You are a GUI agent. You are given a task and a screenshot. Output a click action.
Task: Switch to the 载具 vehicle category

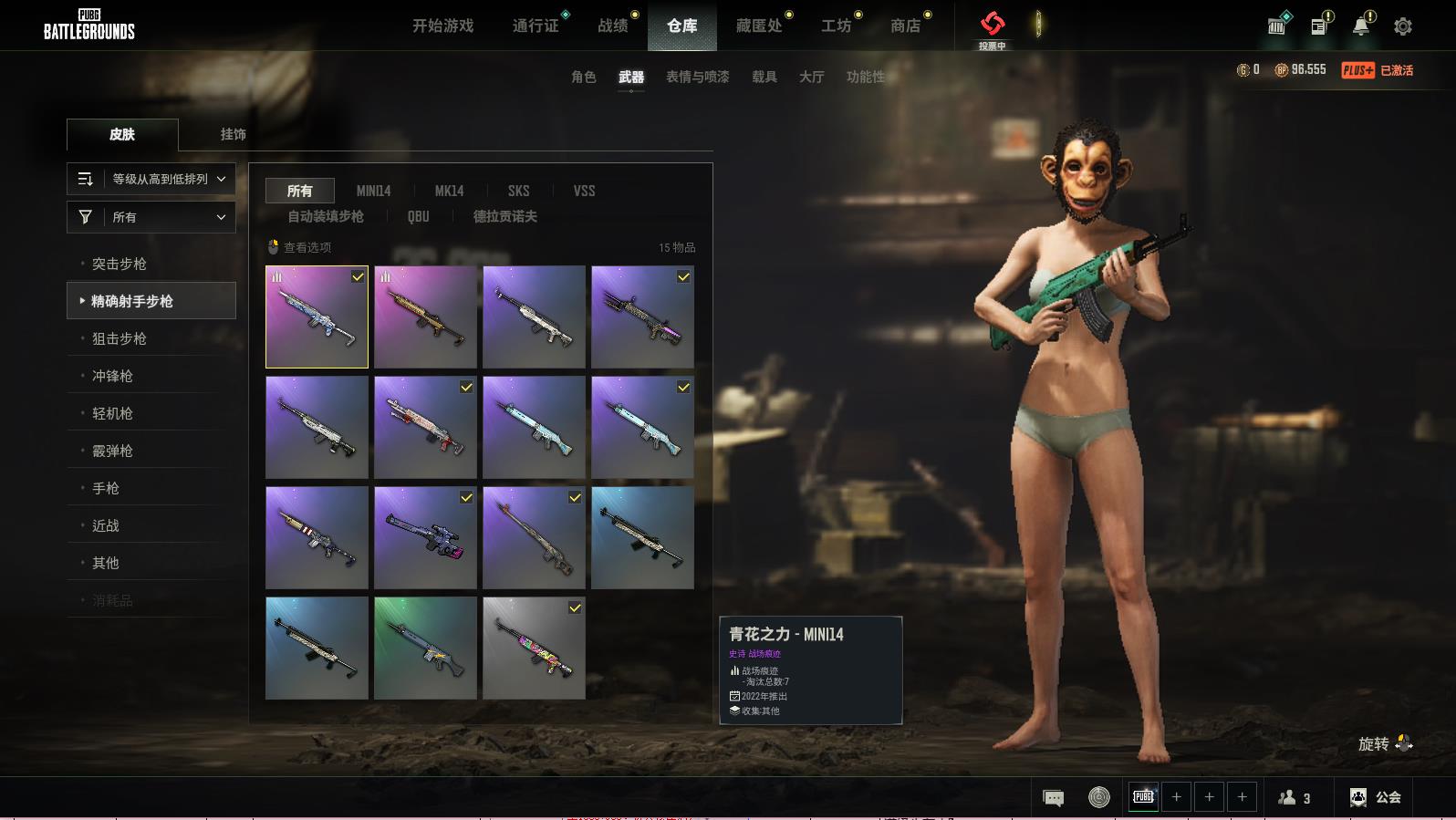click(764, 78)
